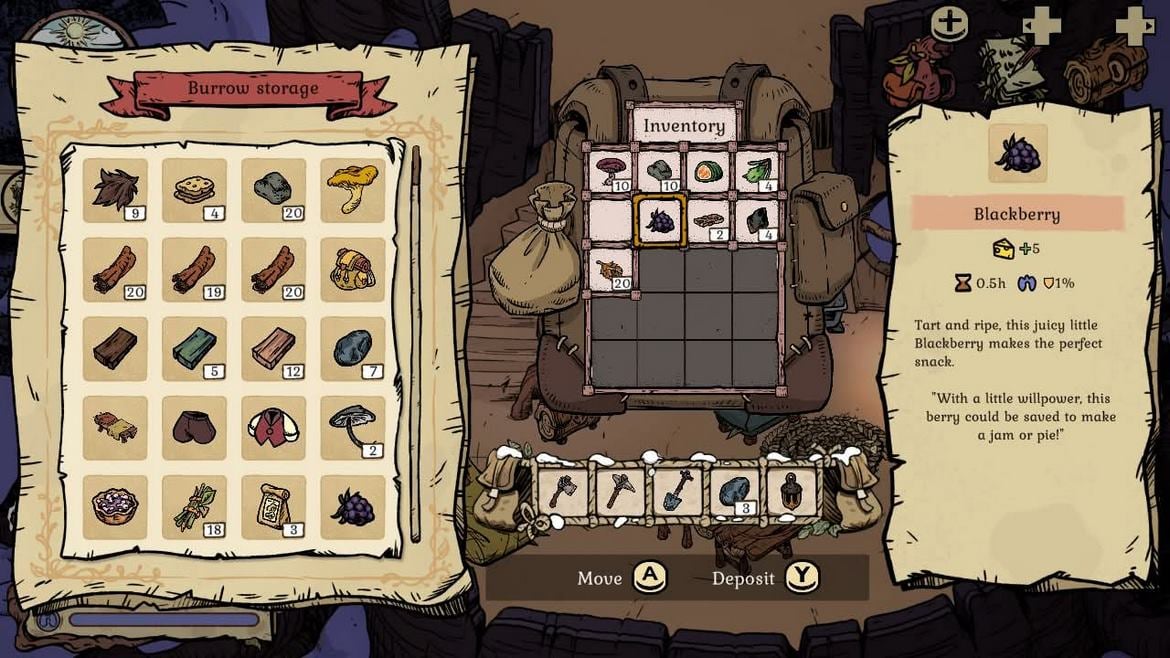1170x658 pixels.
Task: Click the highlighted blackberry slot in Inventory
Action: point(660,220)
